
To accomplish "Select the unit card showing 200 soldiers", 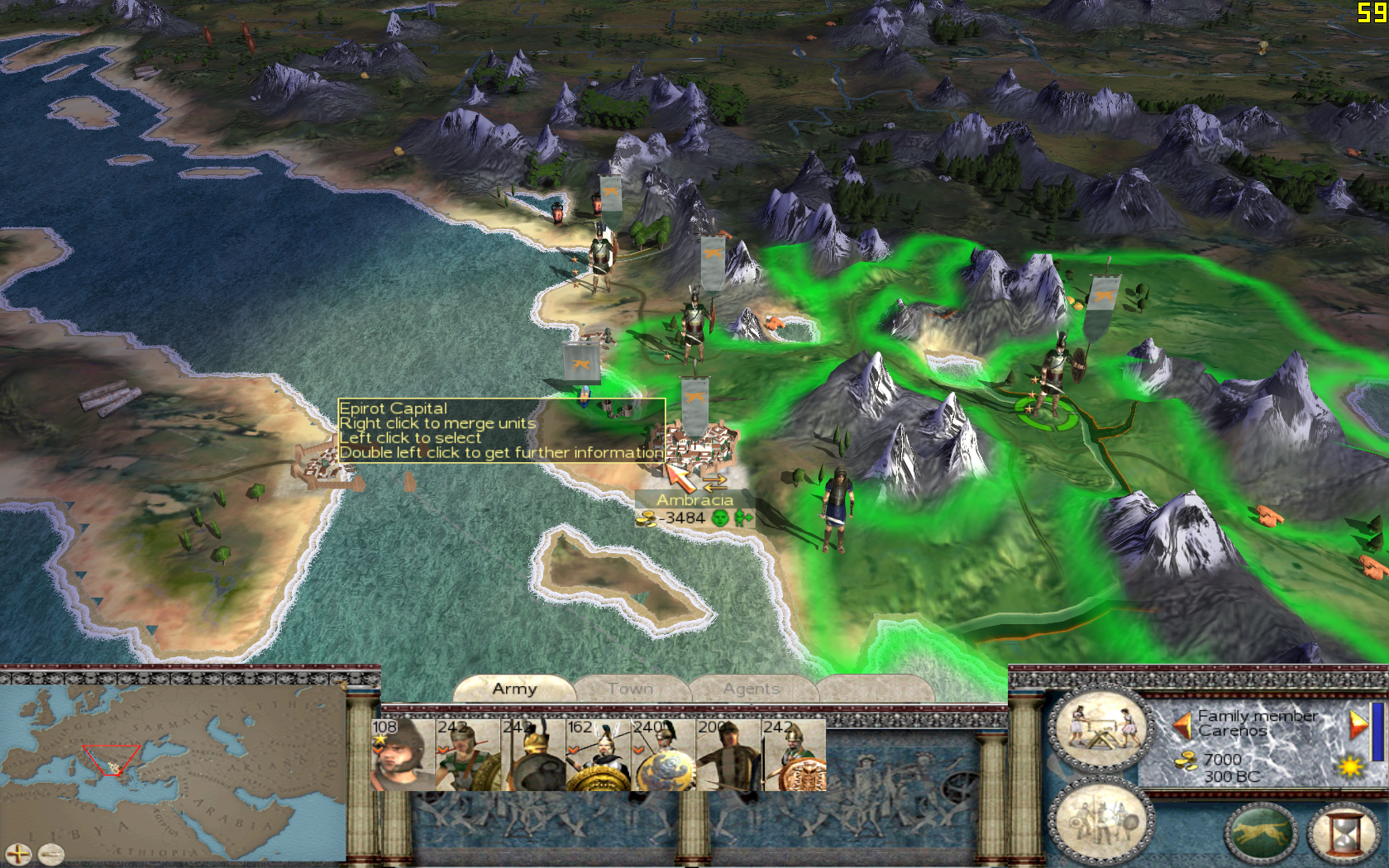I will pyautogui.click(x=728, y=755).
